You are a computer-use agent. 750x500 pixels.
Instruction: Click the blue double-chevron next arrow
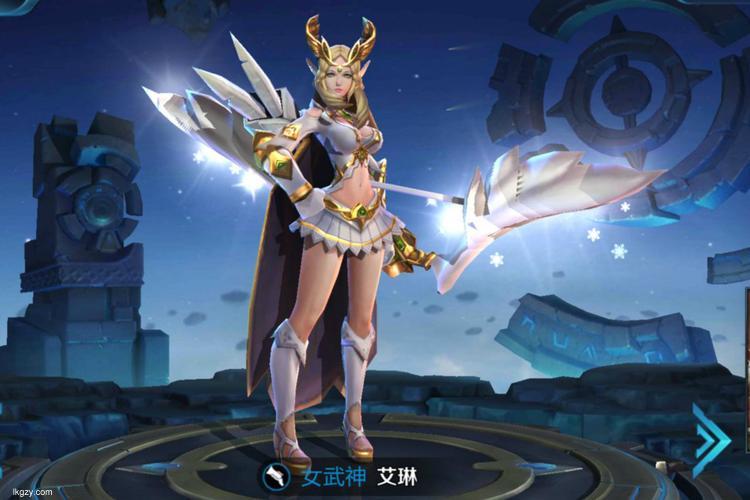708,440
